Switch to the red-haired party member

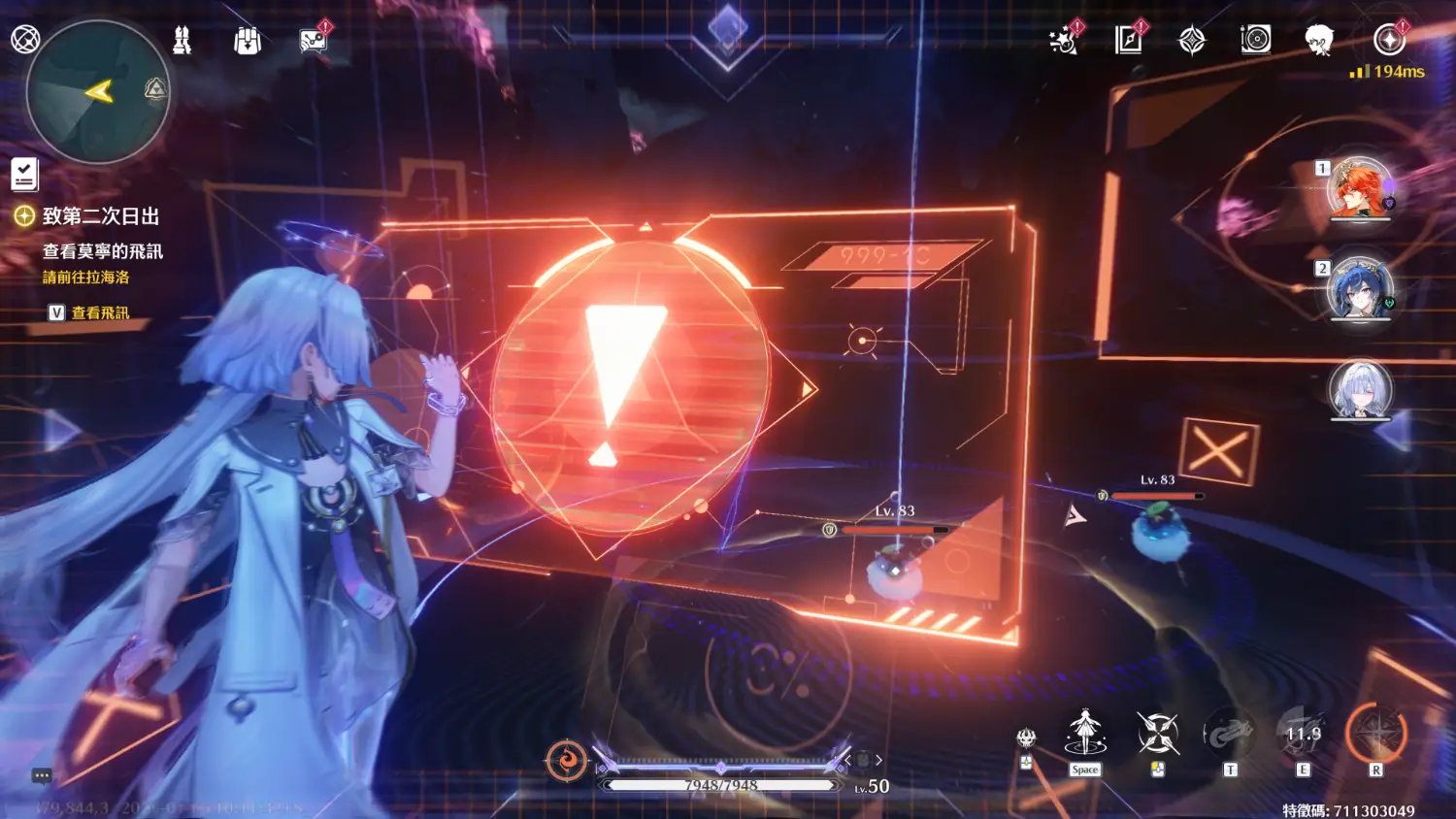coord(1359,188)
